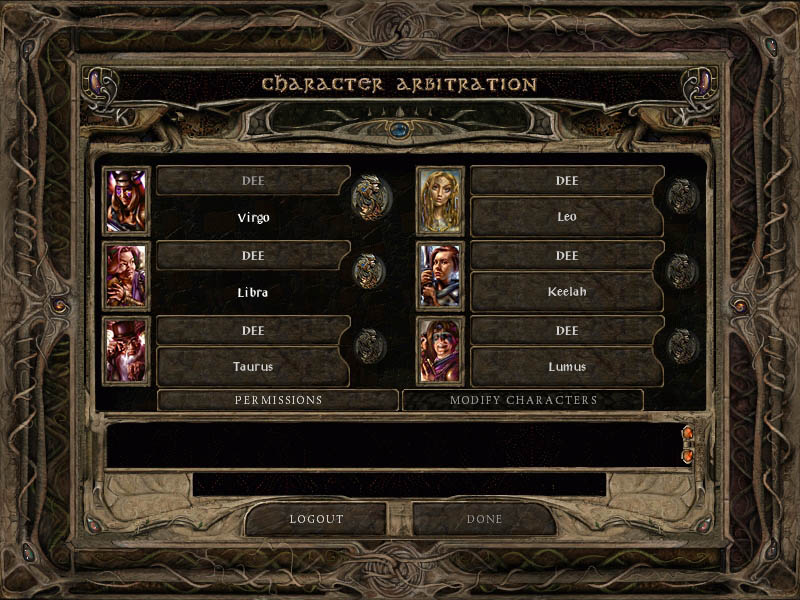This screenshot has width=800, height=600.
Task: Open the Permissions panel
Action: point(278,400)
